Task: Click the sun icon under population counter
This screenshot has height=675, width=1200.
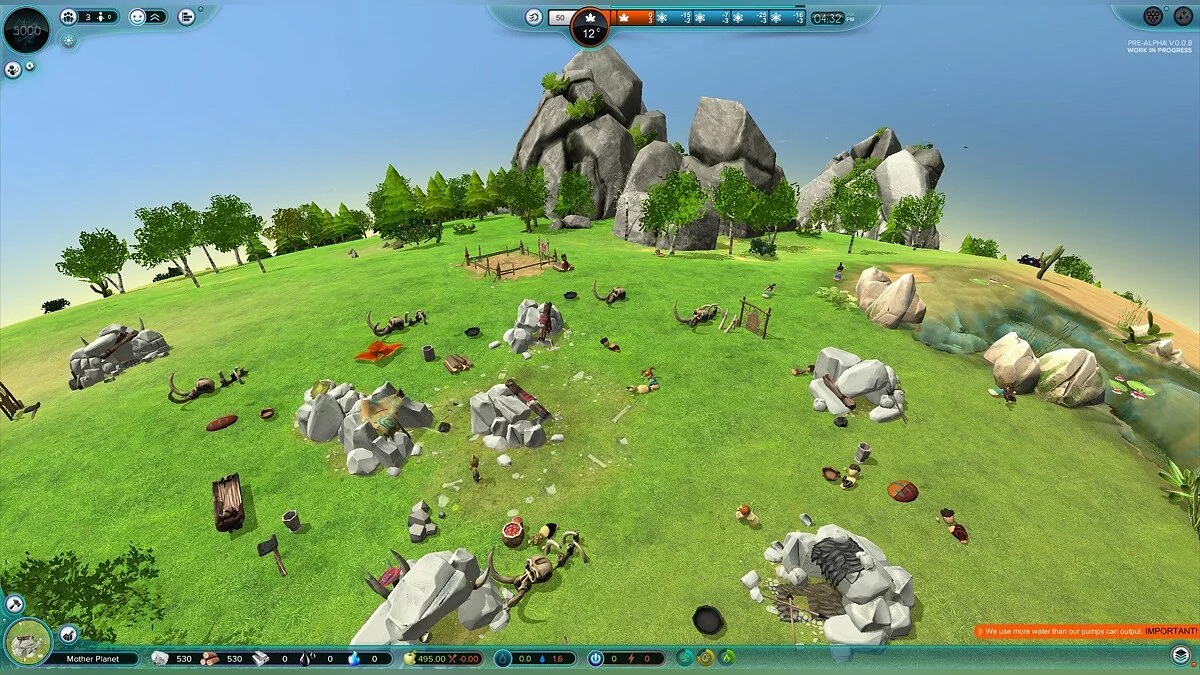Action: [x=68, y=41]
